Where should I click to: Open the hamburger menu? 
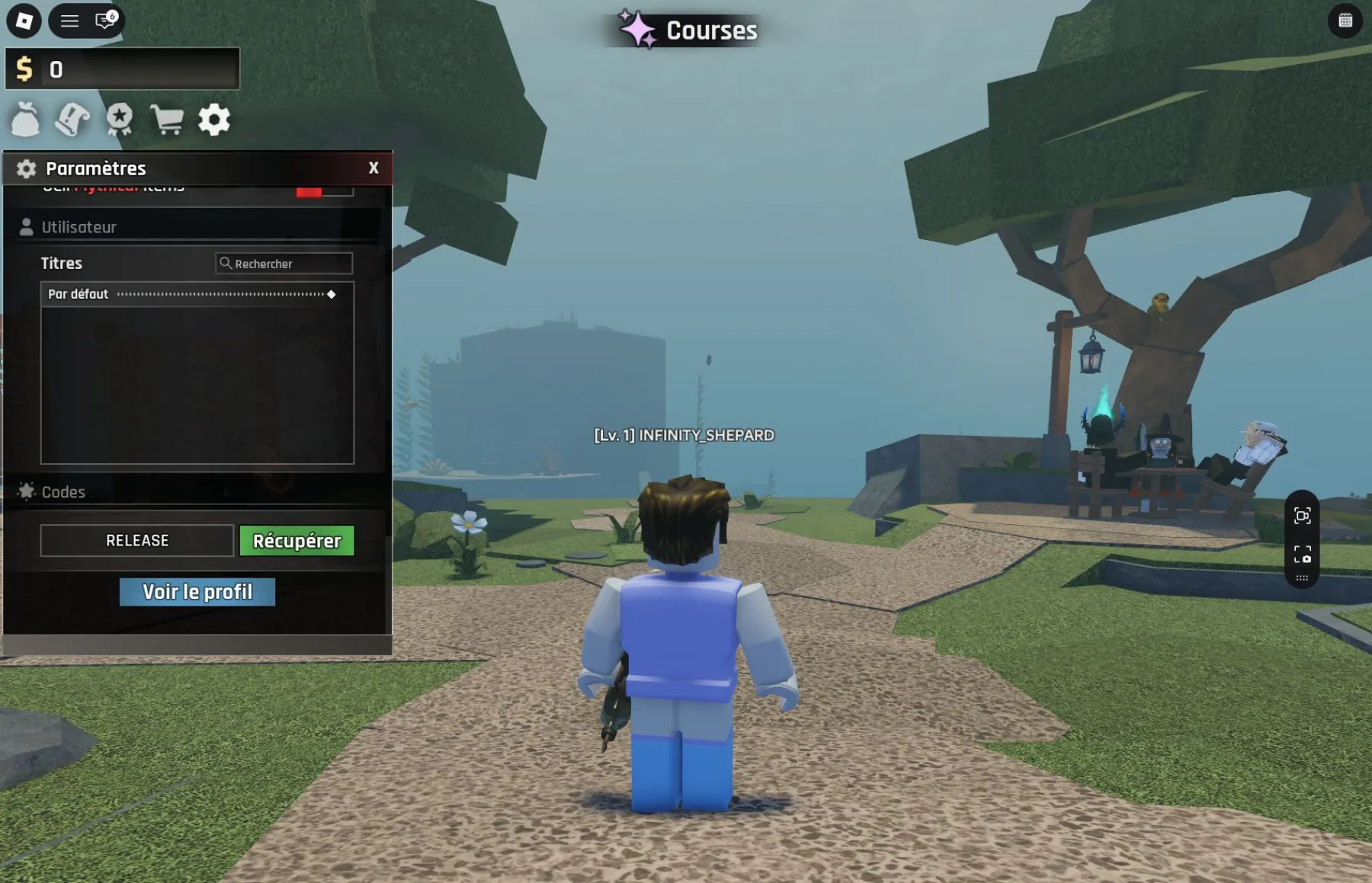coord(69,21)
